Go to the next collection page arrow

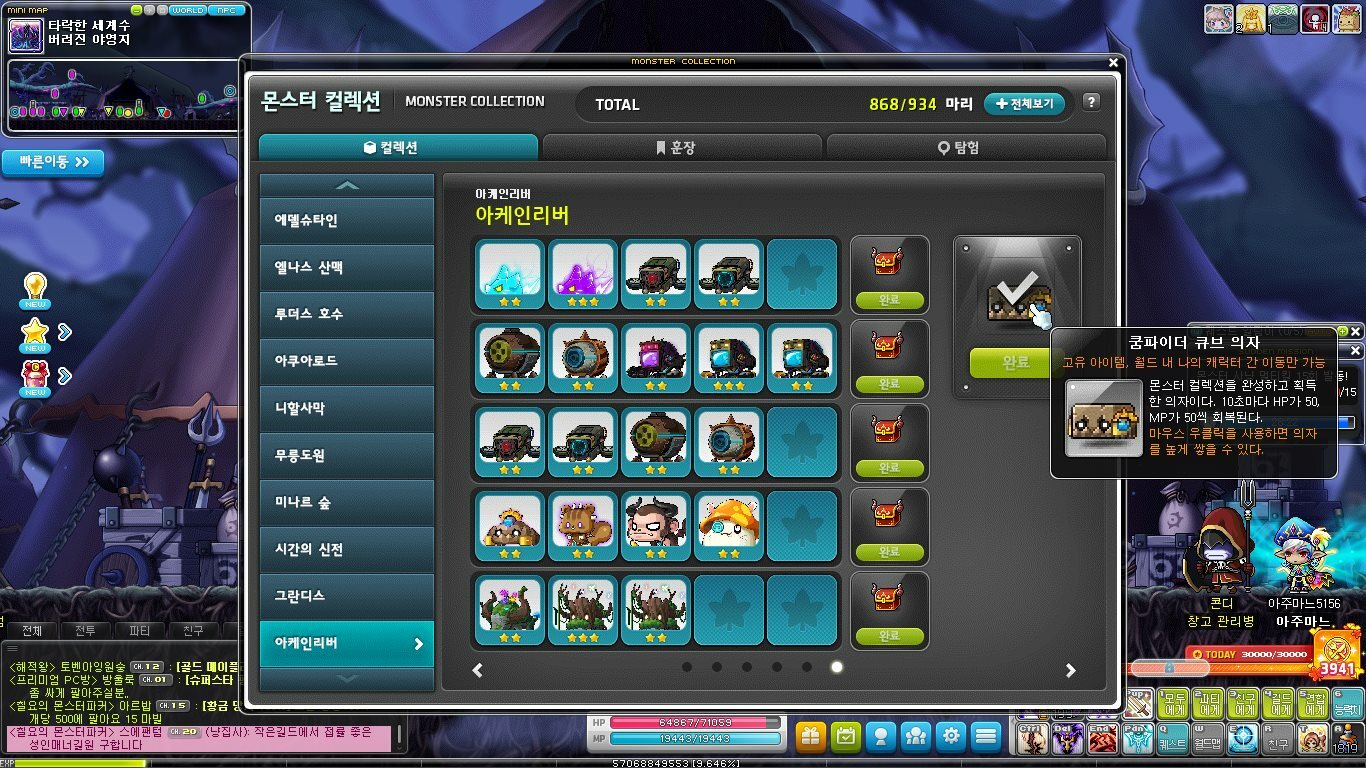tap(1070, 670)
